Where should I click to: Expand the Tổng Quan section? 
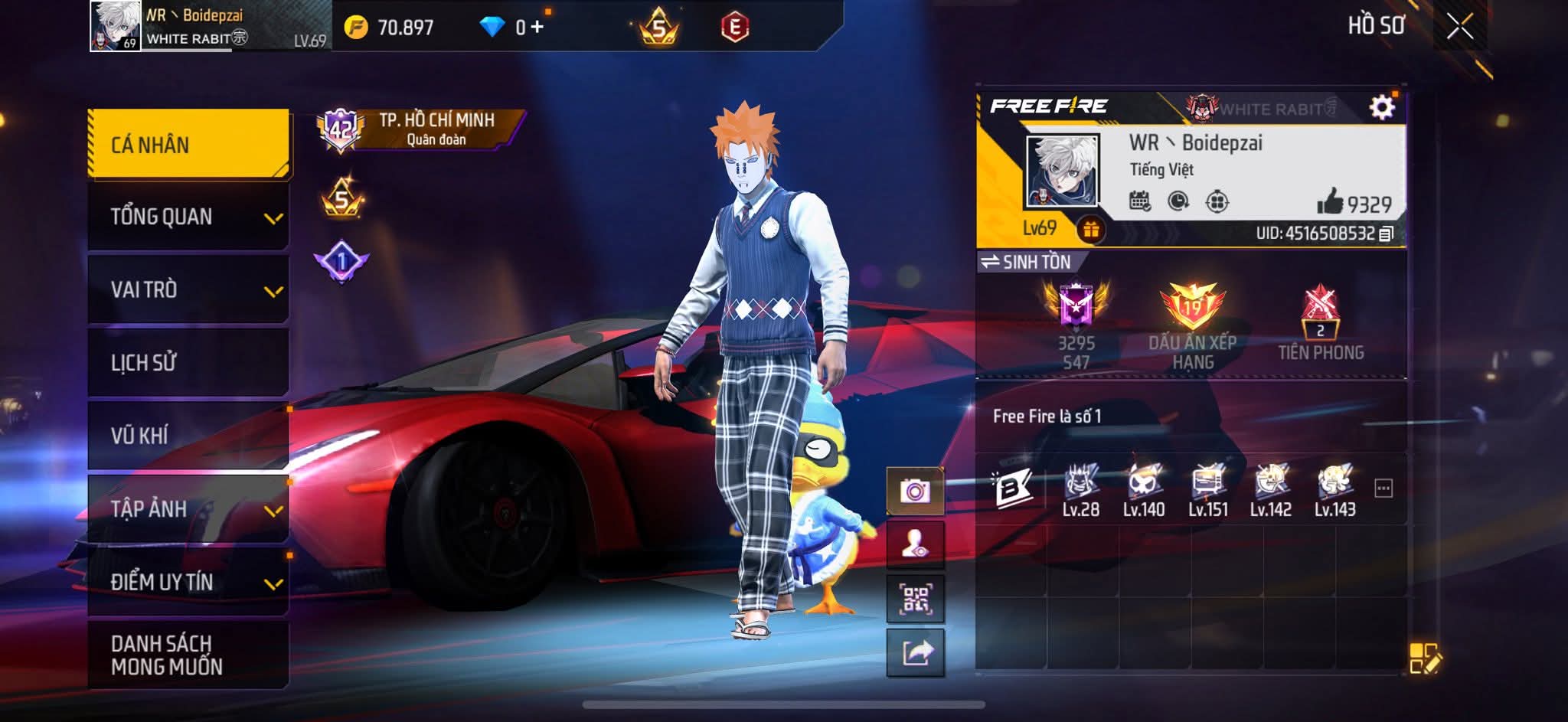(188, 217)
